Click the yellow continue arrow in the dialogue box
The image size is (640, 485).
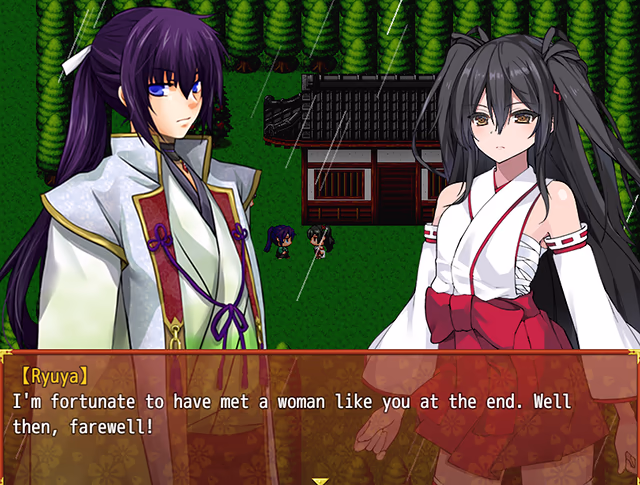(x=320, y=479)
